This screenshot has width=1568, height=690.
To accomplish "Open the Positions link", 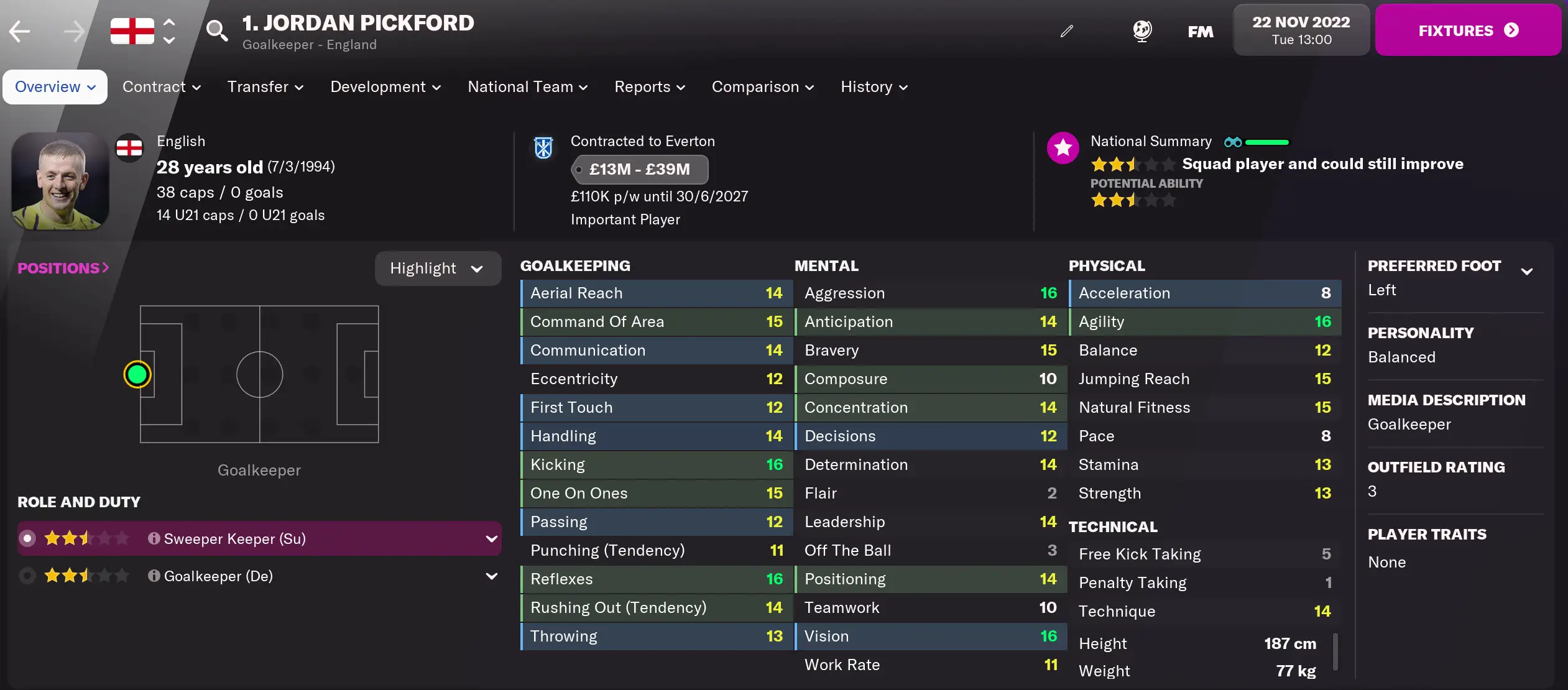I will (x=62, y=267).
